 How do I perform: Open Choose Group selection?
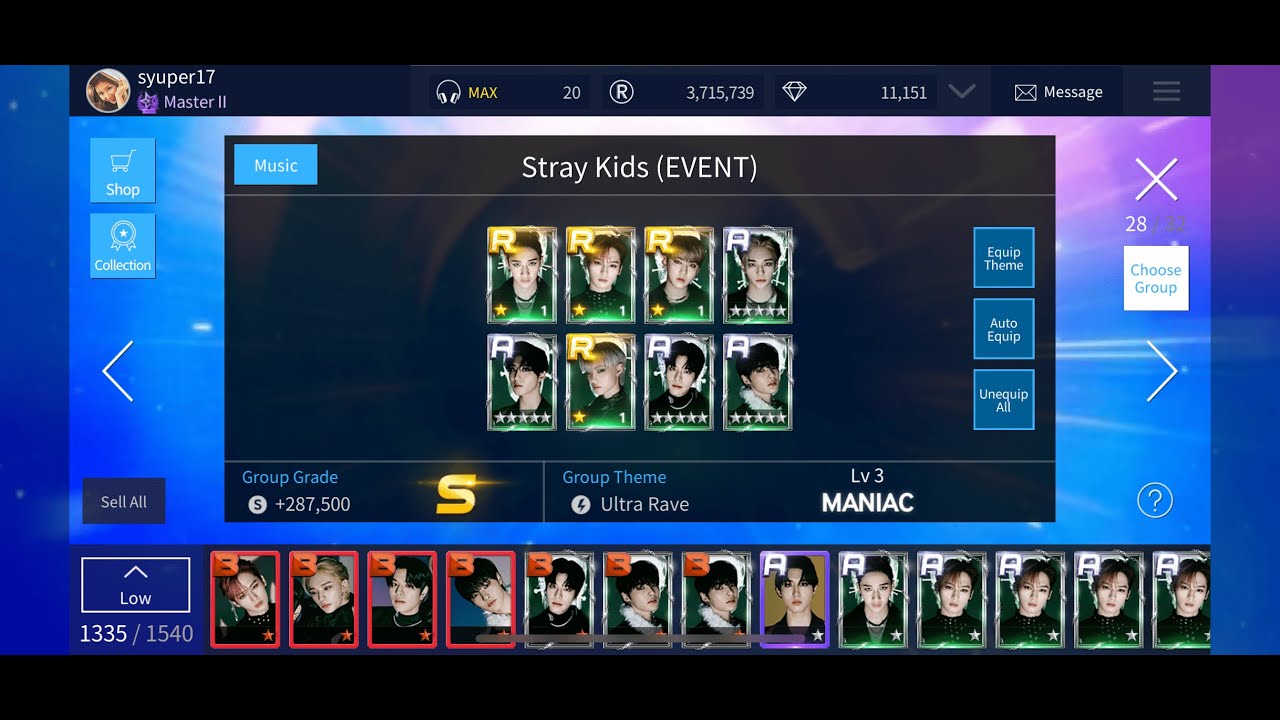(1155, 278)
